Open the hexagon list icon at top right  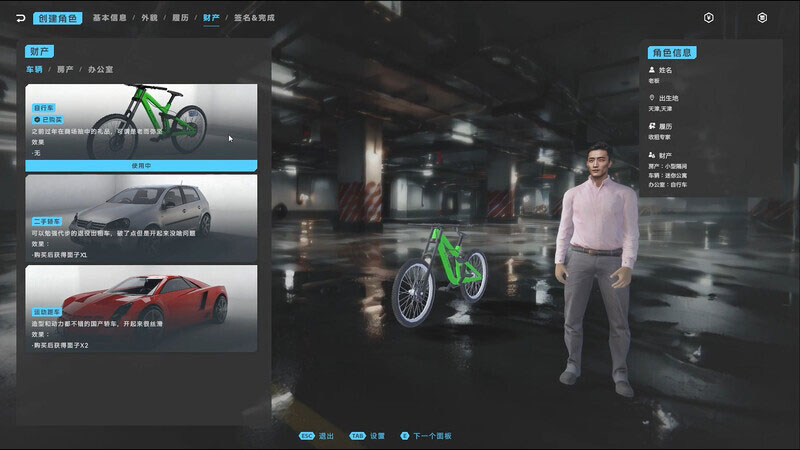coord(762,18)
